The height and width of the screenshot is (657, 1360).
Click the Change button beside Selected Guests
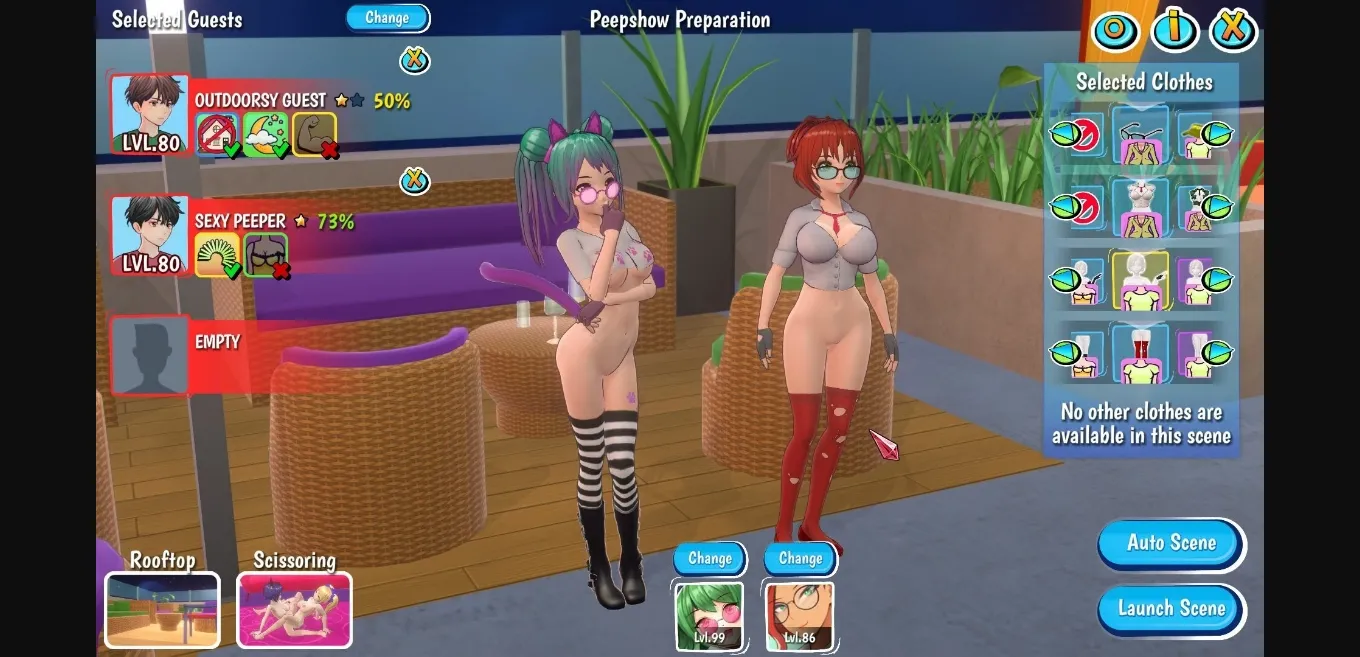tap(387, 18)
